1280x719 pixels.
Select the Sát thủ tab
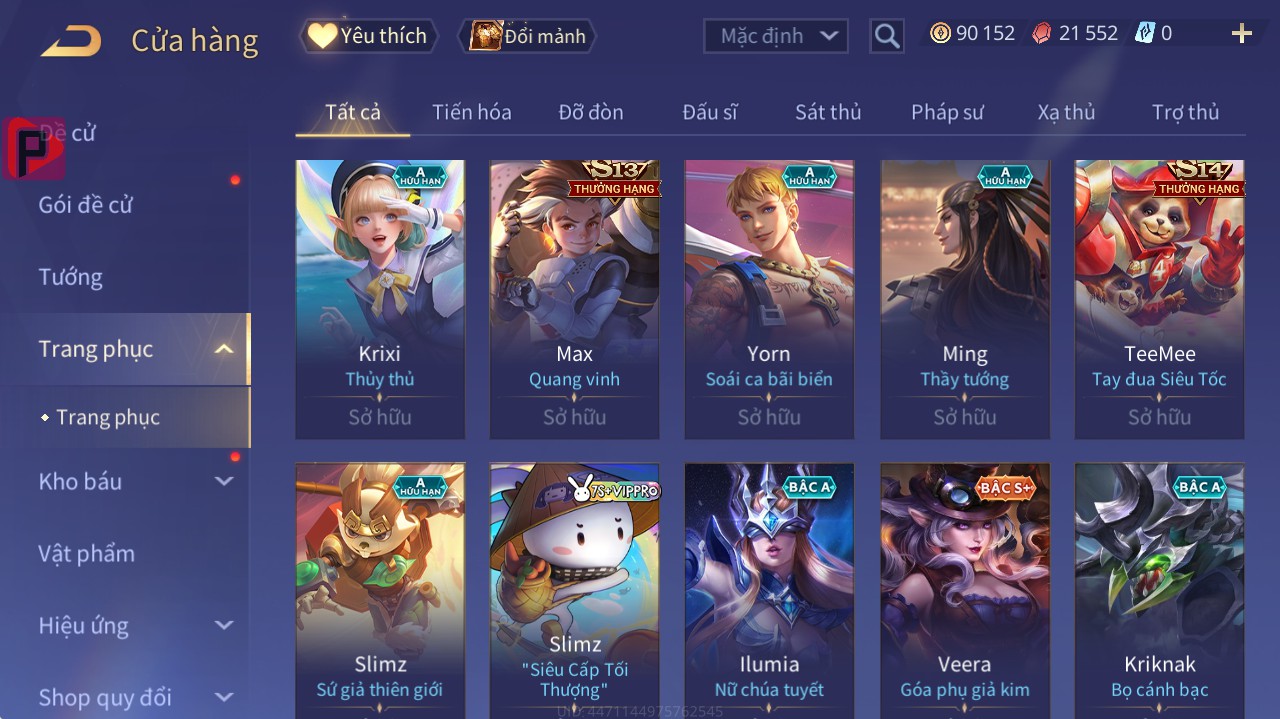pyautogui.click(x=827, y=112)
